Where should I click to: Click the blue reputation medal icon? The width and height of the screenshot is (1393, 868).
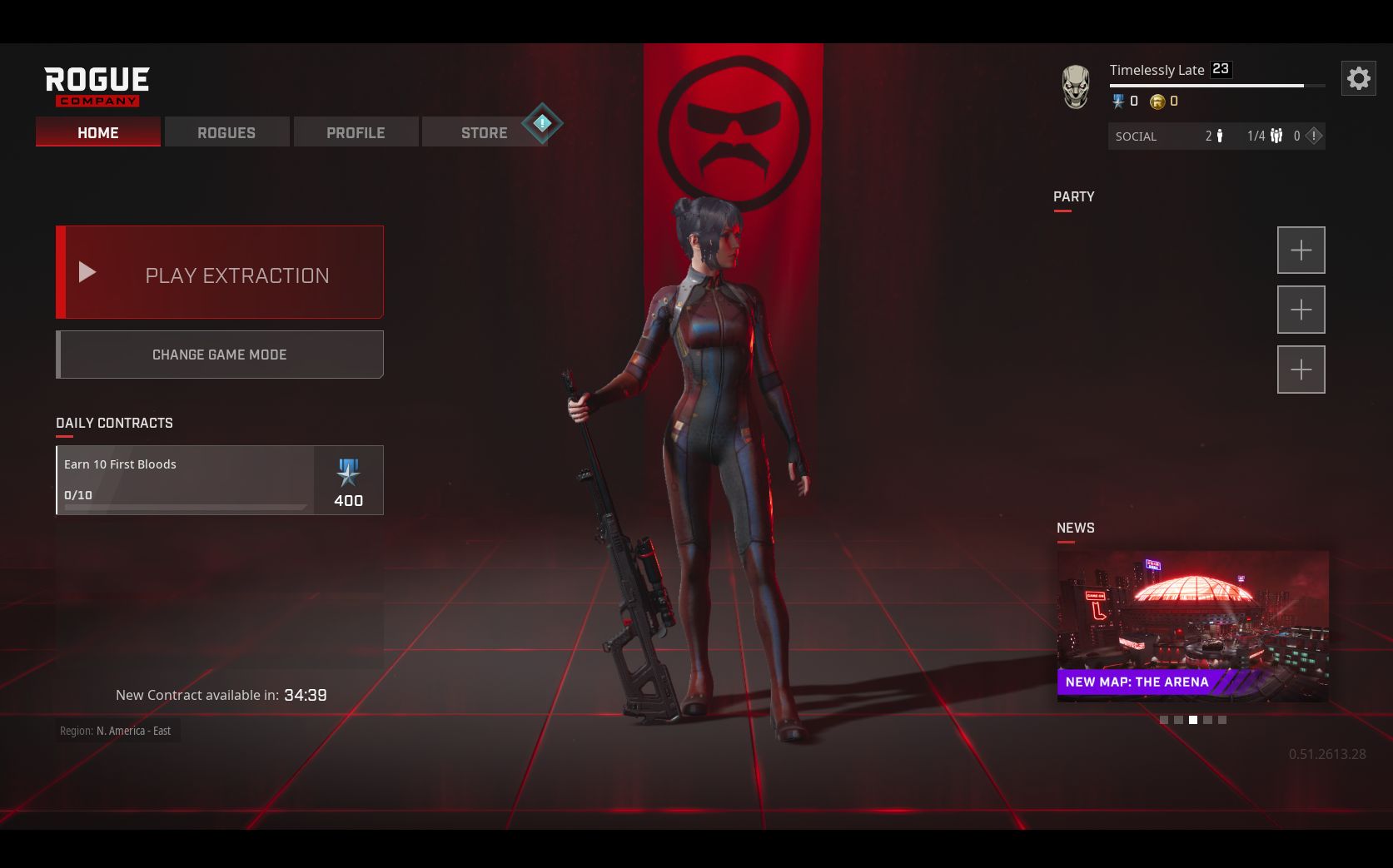point(1119,101)
